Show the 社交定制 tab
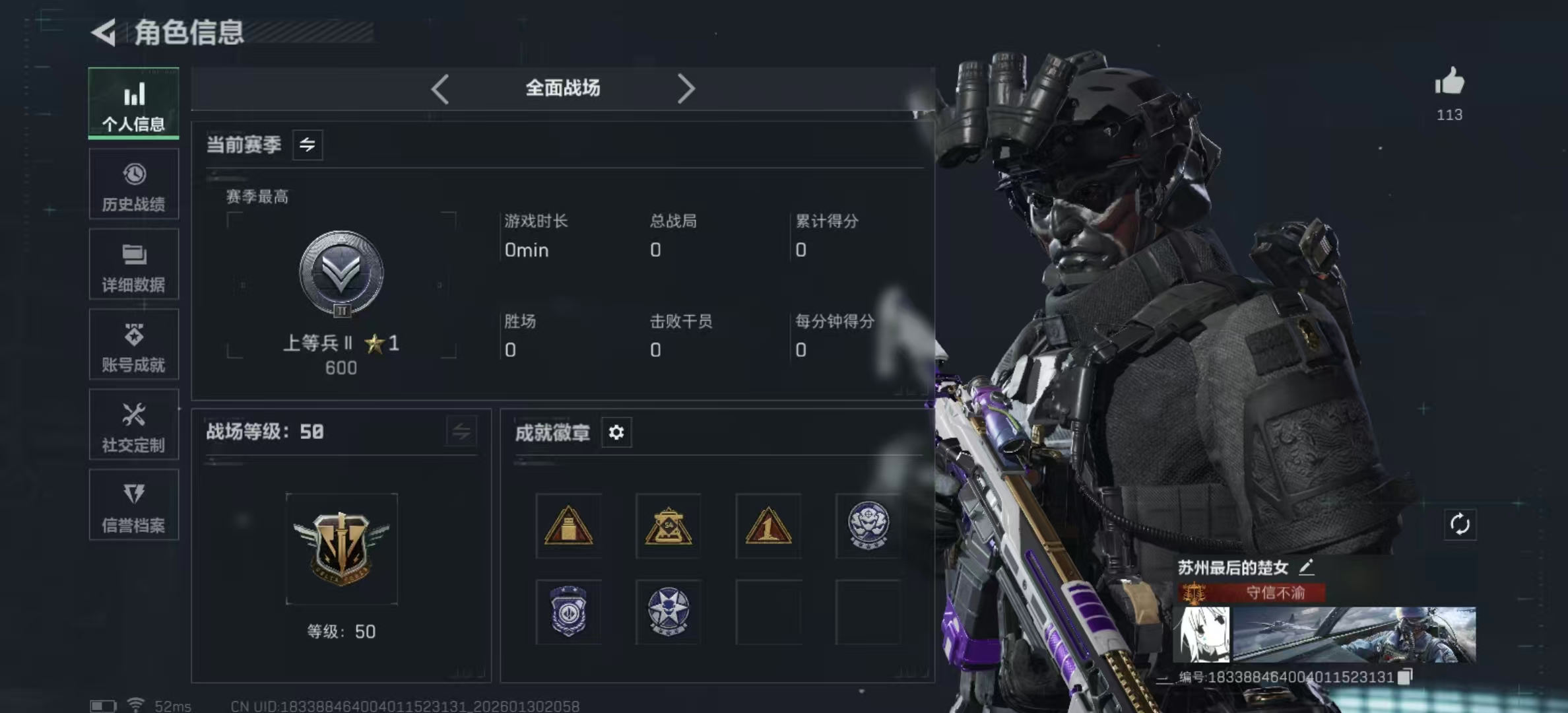Viewport: 1568px width, 713px height. [133, 425]
